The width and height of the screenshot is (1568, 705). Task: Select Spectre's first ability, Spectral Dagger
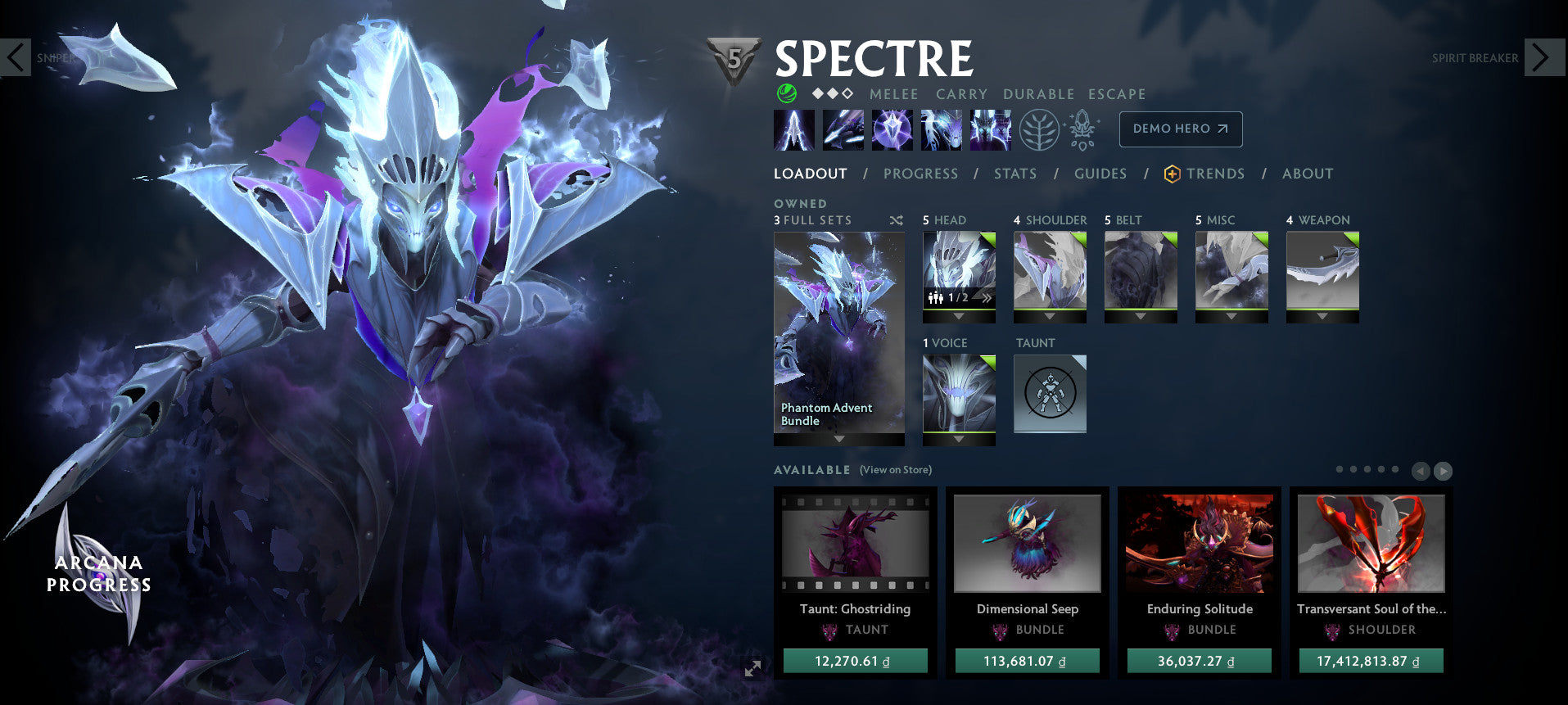[793, 129]
